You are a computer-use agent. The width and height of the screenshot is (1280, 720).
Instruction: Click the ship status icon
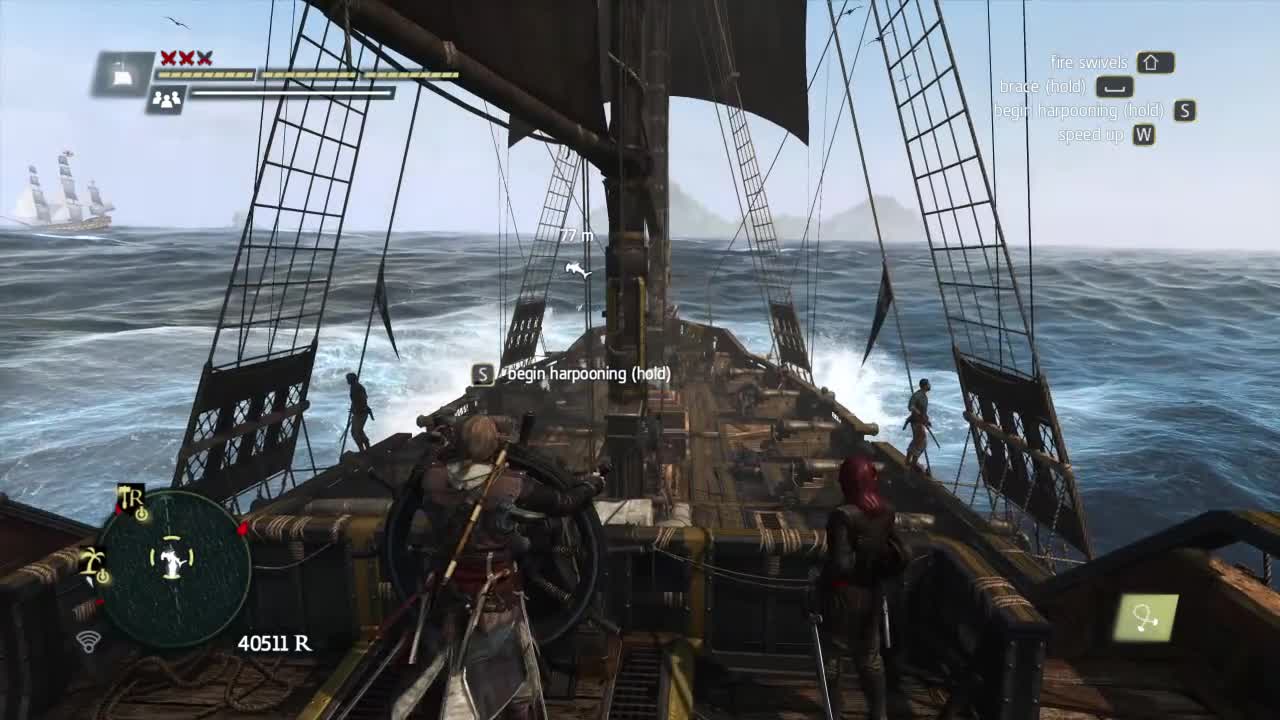[x=124, y=74]
